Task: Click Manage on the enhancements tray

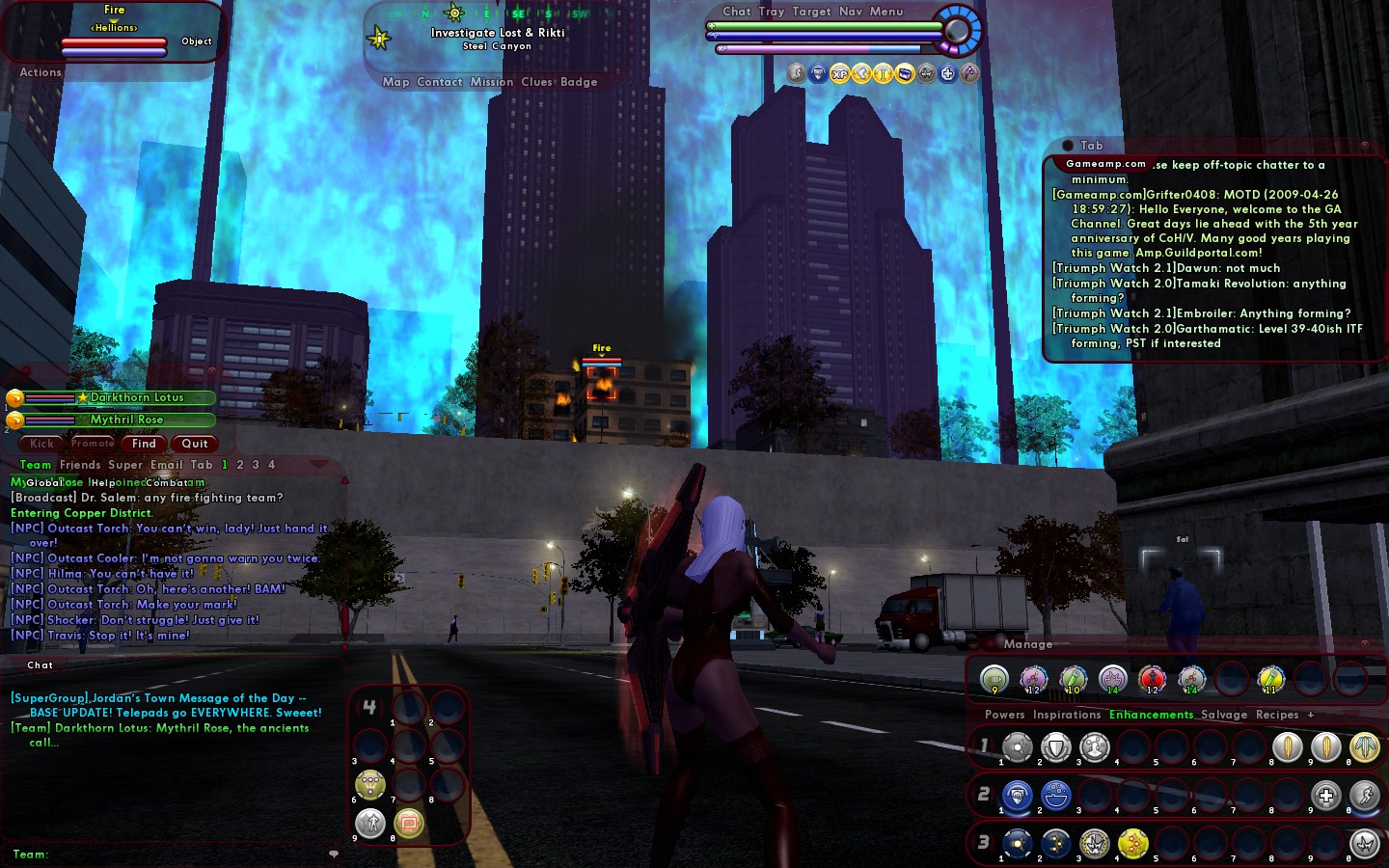Action: 1028,644
